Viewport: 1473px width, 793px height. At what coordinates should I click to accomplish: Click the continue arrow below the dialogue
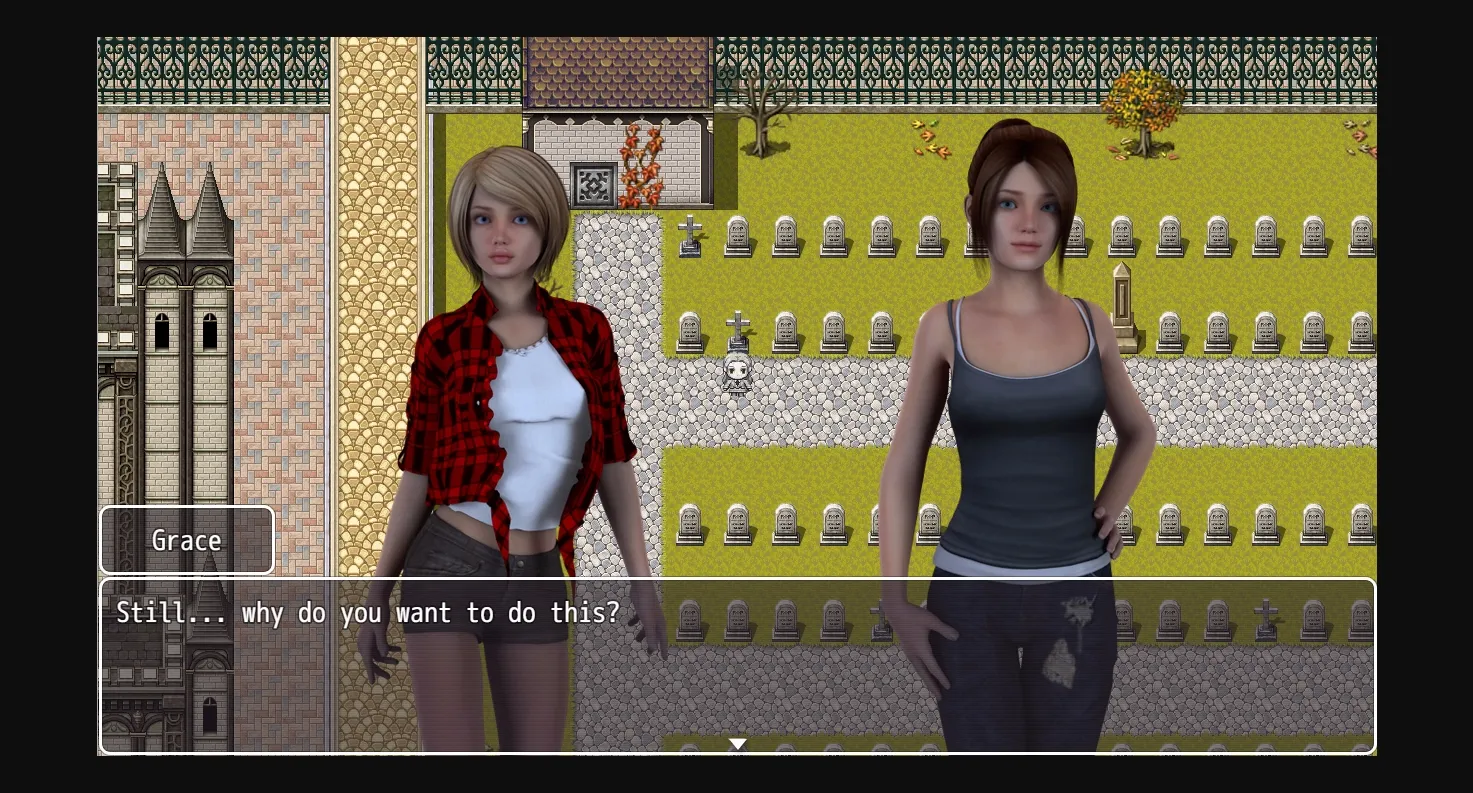737,744
